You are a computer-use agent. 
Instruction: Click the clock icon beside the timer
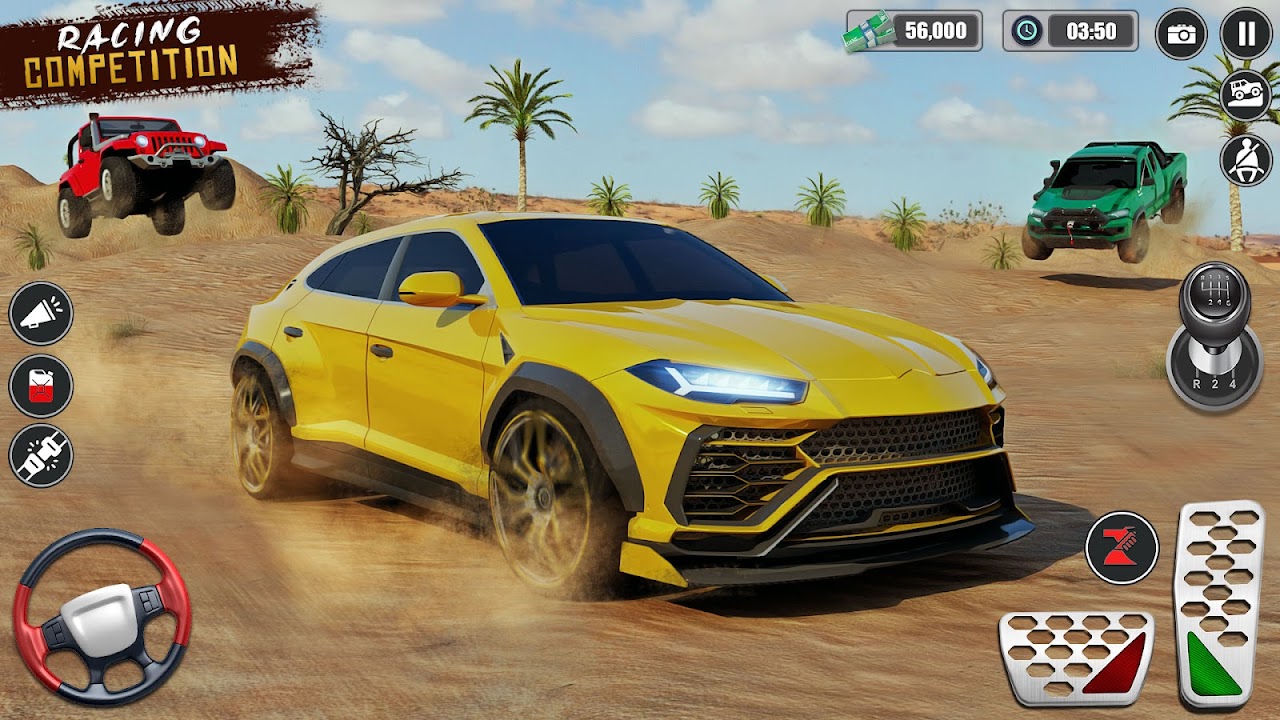coord(1026,30)
